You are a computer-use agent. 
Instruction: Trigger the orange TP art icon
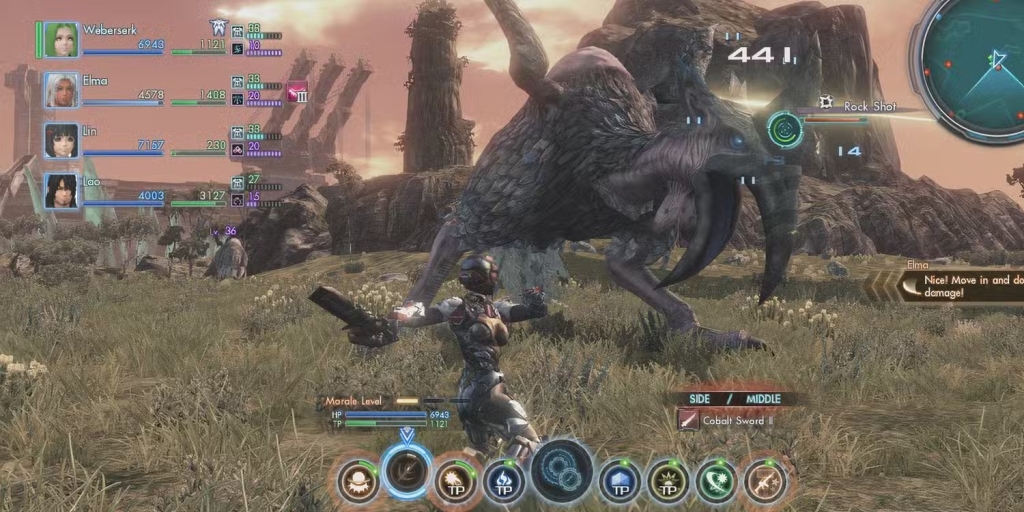[x=455, y=481]
